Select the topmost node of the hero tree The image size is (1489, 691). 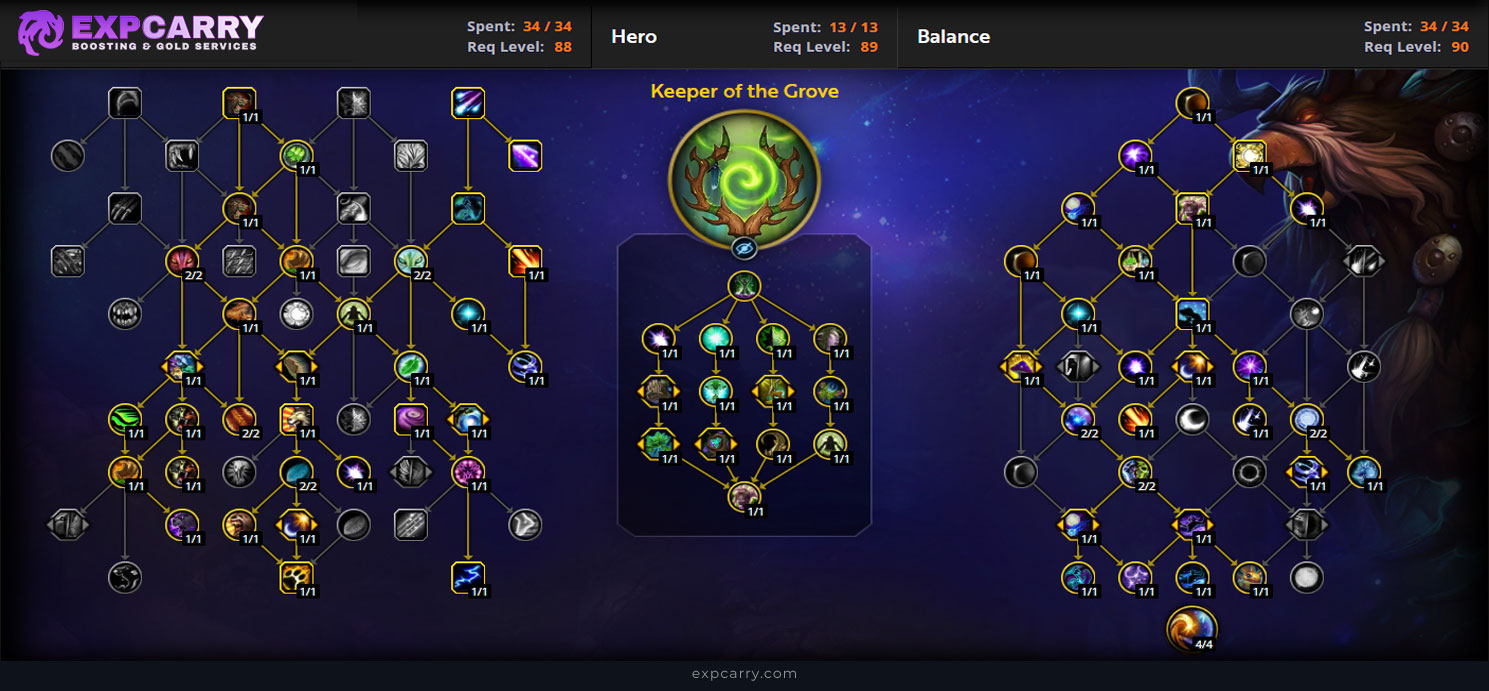744,286
